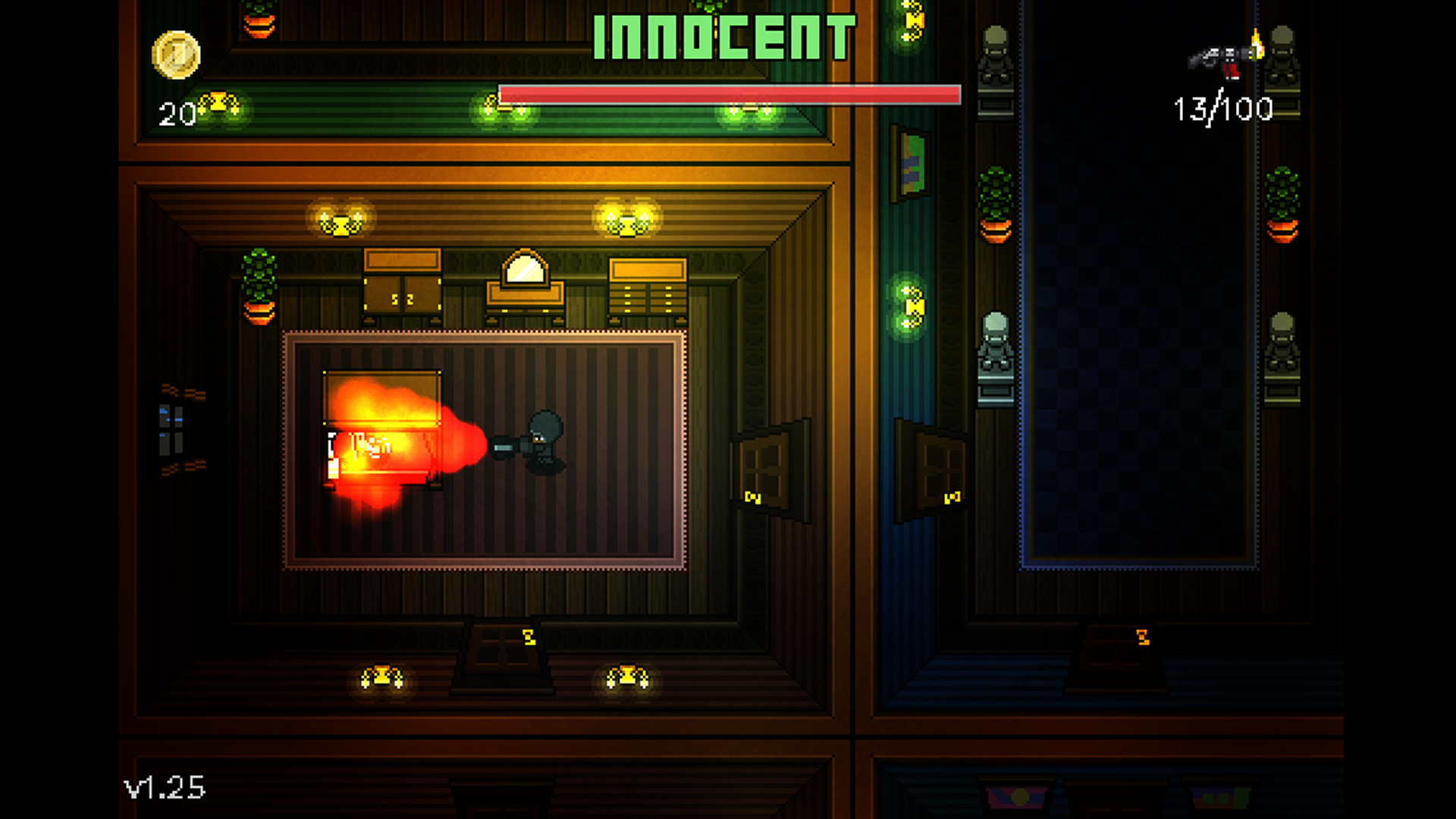Viewport: 1456px width, 819px height.
Task: Click the INNOCENT status banner
Action: tap(724, 36)
